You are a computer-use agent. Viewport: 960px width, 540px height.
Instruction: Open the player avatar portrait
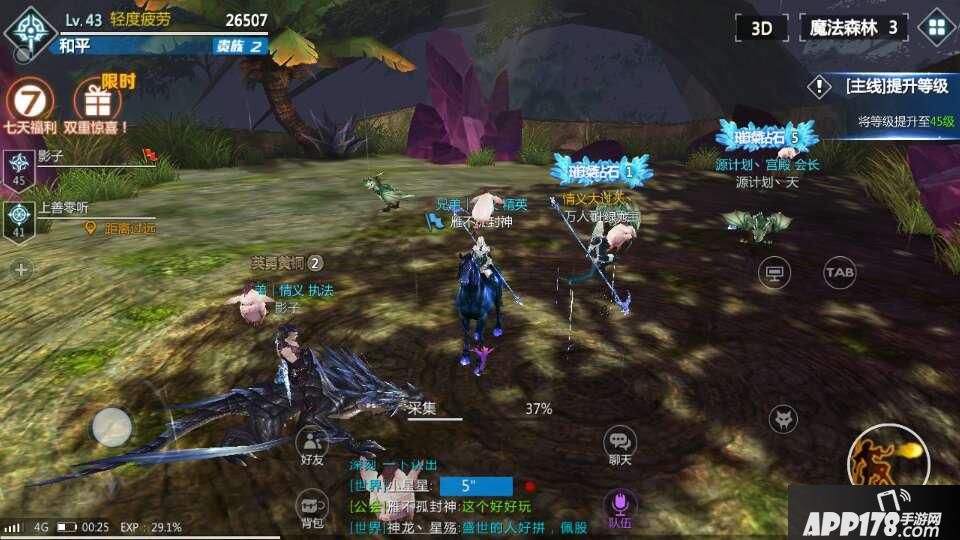(x=29, y=28)
